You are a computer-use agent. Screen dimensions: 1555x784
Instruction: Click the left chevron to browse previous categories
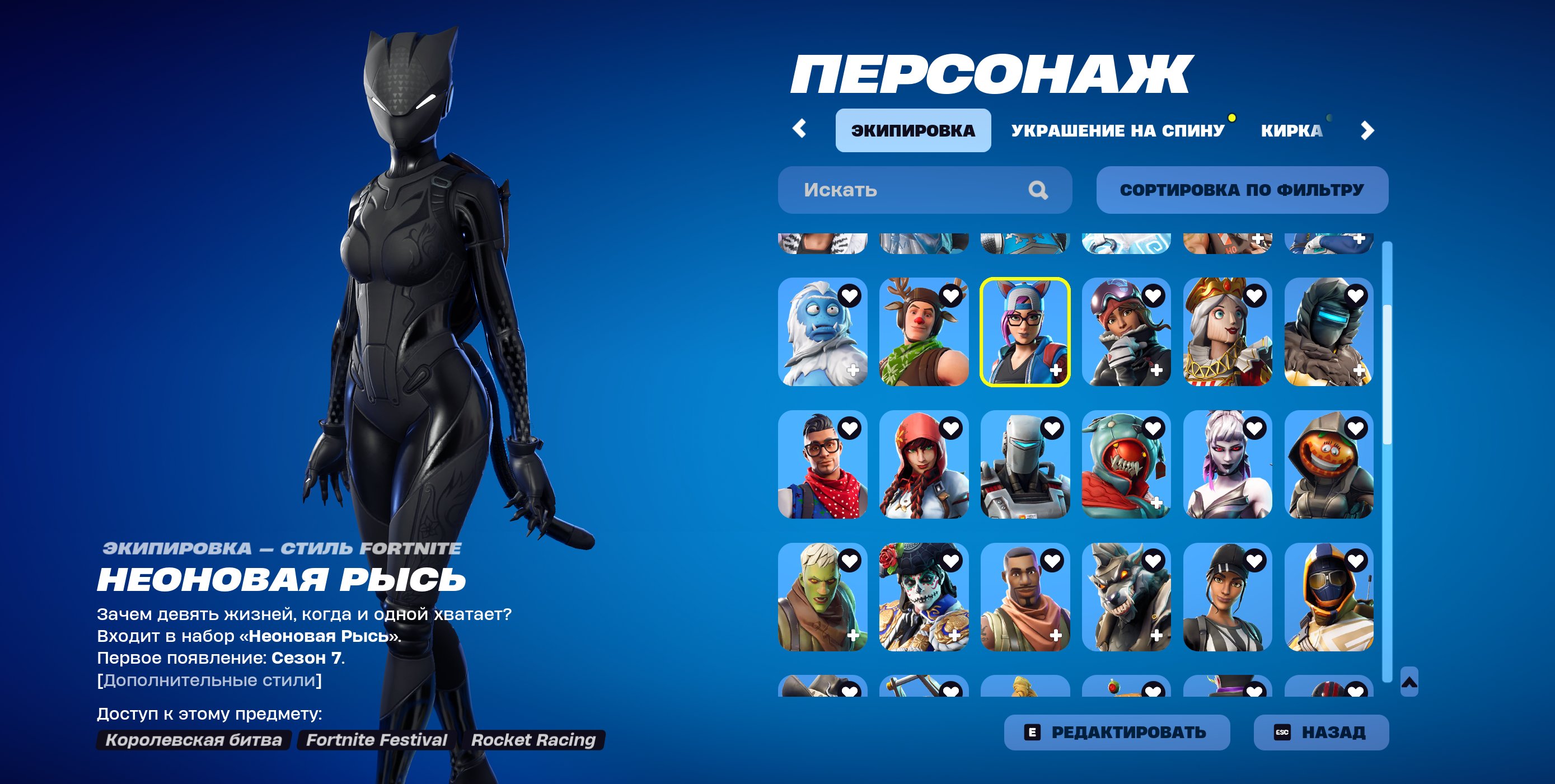[800, 128]
